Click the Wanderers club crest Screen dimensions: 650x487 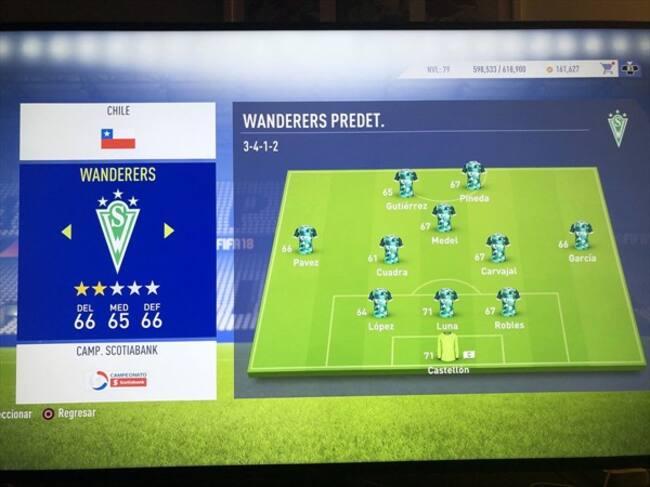(x=117, y=231)
